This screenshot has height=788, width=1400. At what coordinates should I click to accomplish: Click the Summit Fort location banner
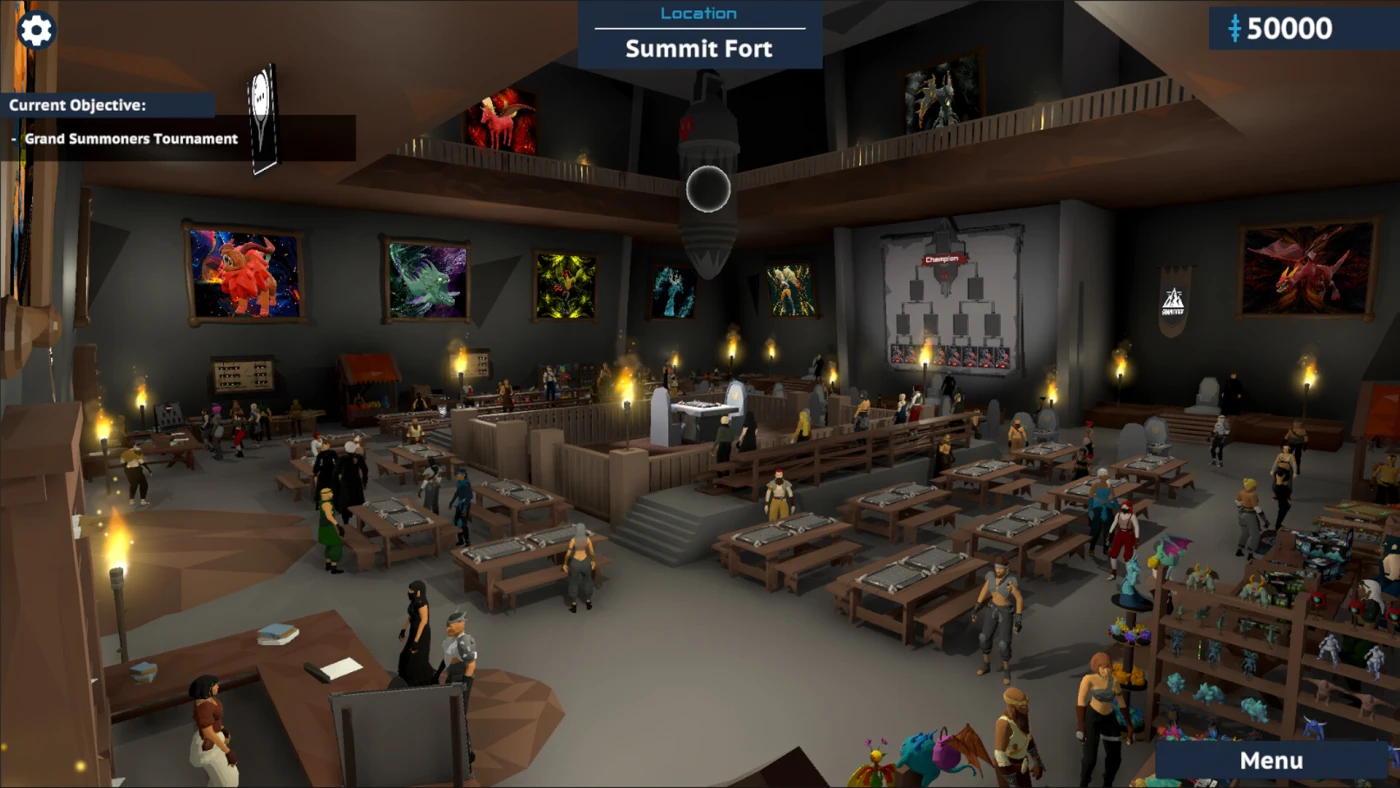(x=699, y=35)
